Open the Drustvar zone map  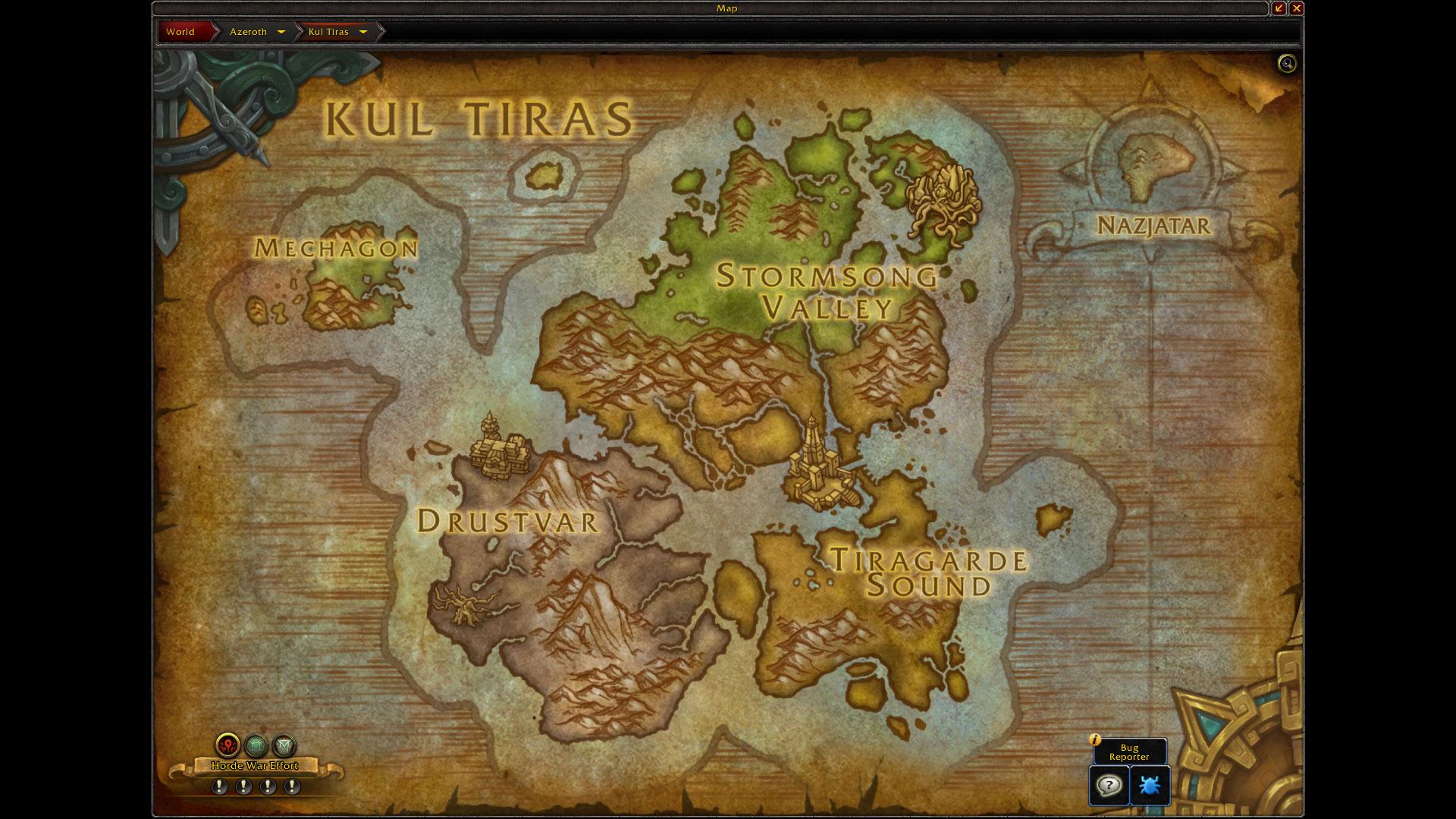tap(507, 521)
